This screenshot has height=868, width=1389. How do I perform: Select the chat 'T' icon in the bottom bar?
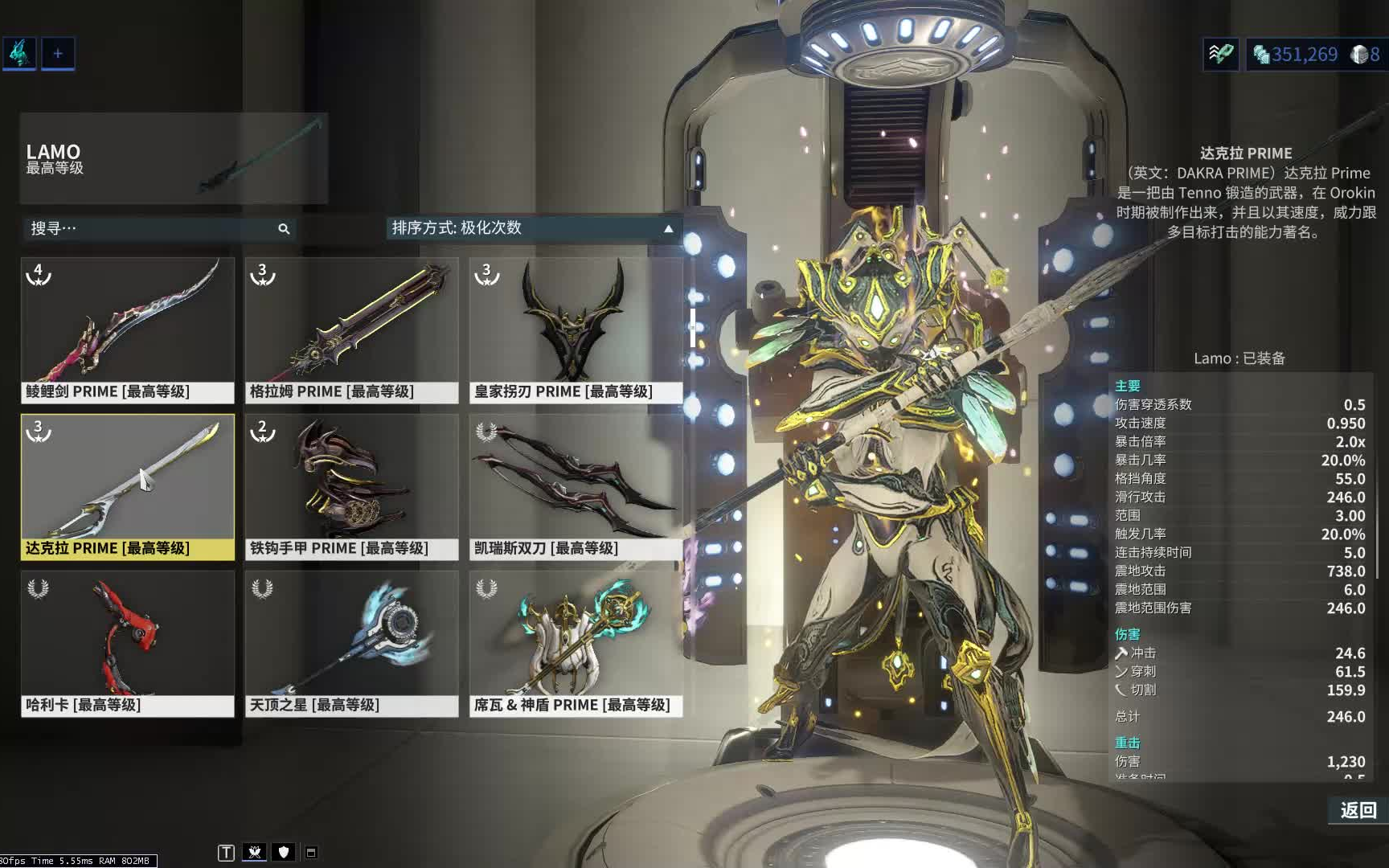click(x=226, y=852)
